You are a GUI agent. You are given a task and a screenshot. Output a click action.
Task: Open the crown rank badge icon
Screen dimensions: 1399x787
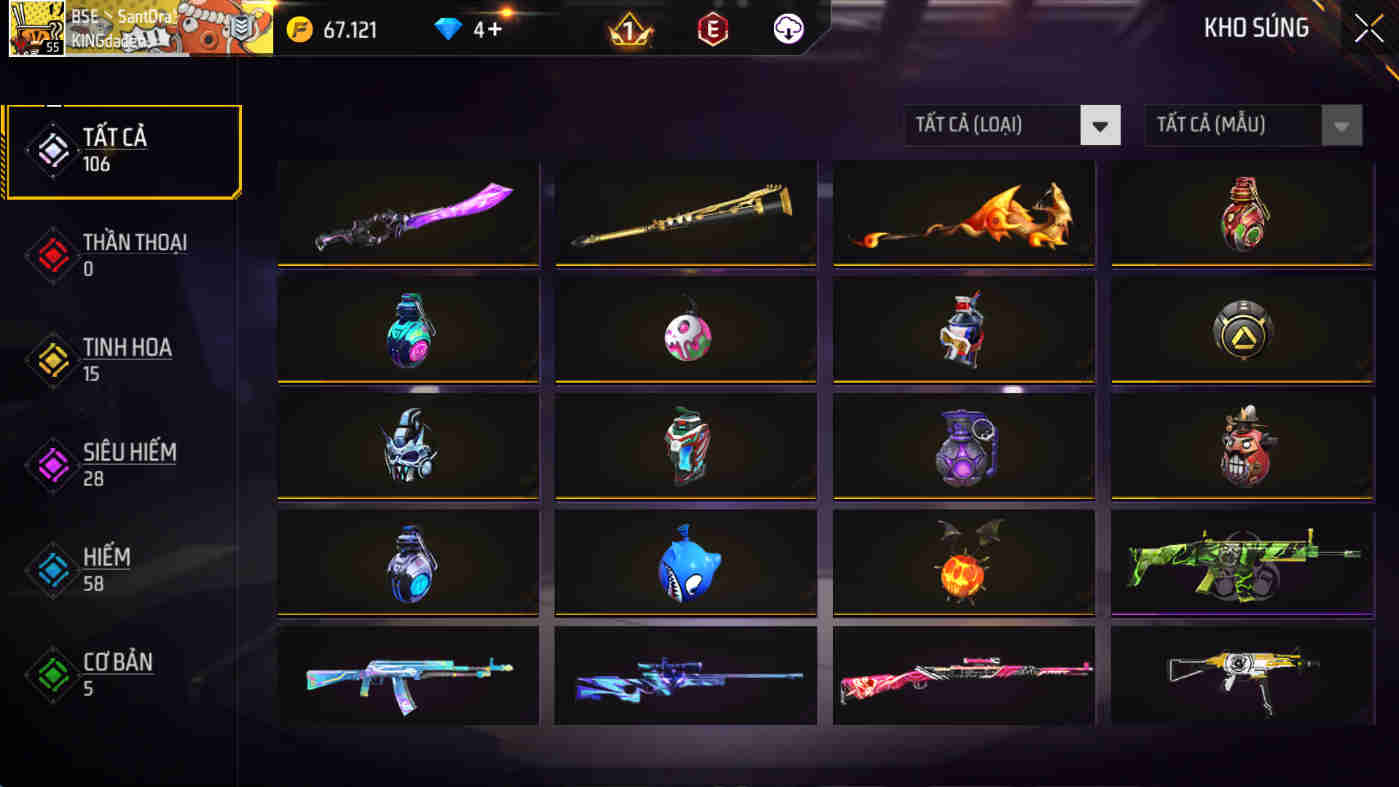click(x=628, y=29)
